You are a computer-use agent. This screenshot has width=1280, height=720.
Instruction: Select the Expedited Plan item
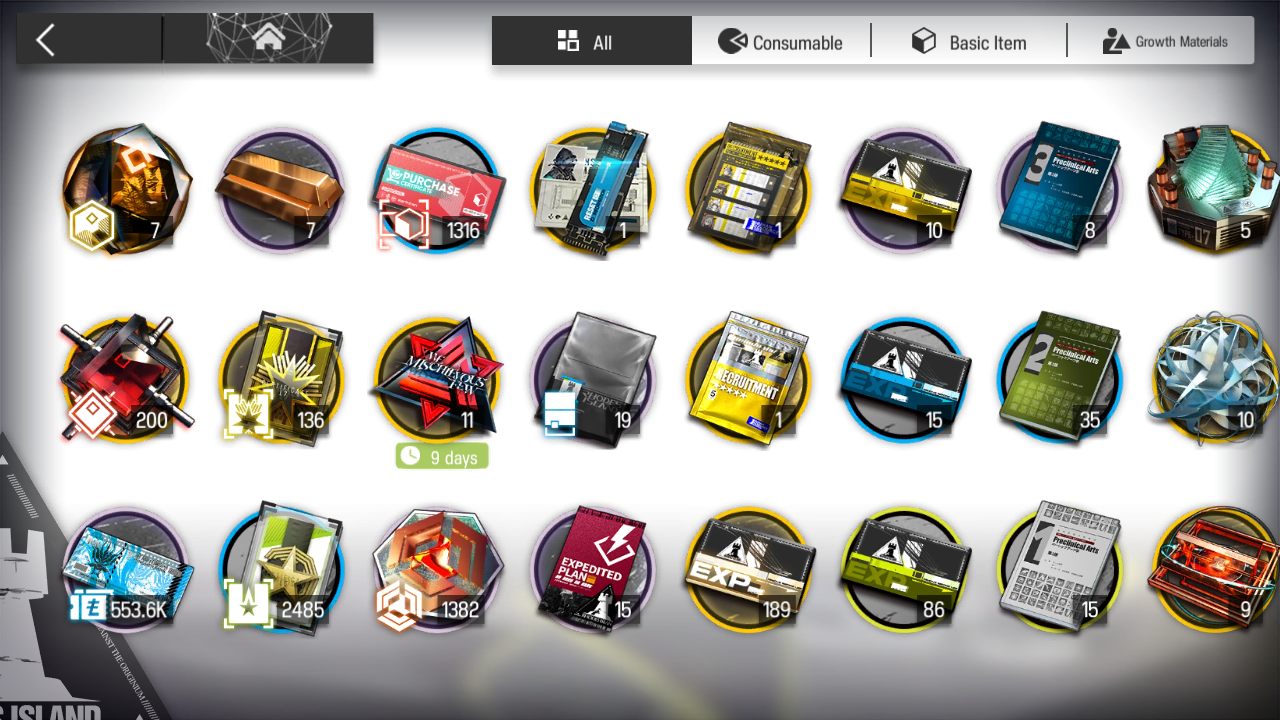pos(591,570)
